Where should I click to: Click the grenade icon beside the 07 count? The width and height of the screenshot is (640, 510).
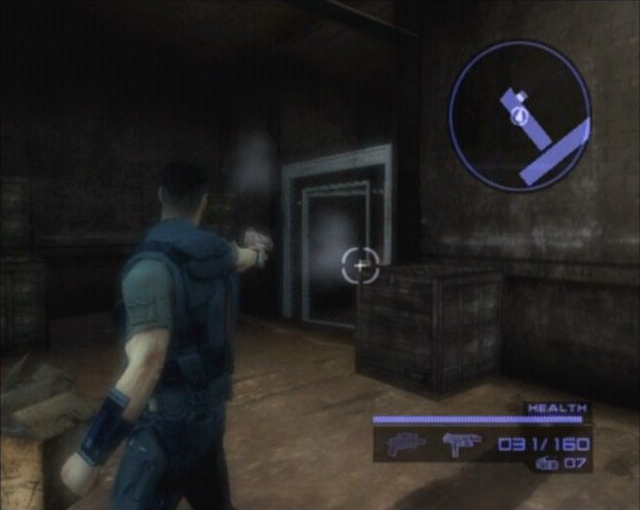[546, 463]
